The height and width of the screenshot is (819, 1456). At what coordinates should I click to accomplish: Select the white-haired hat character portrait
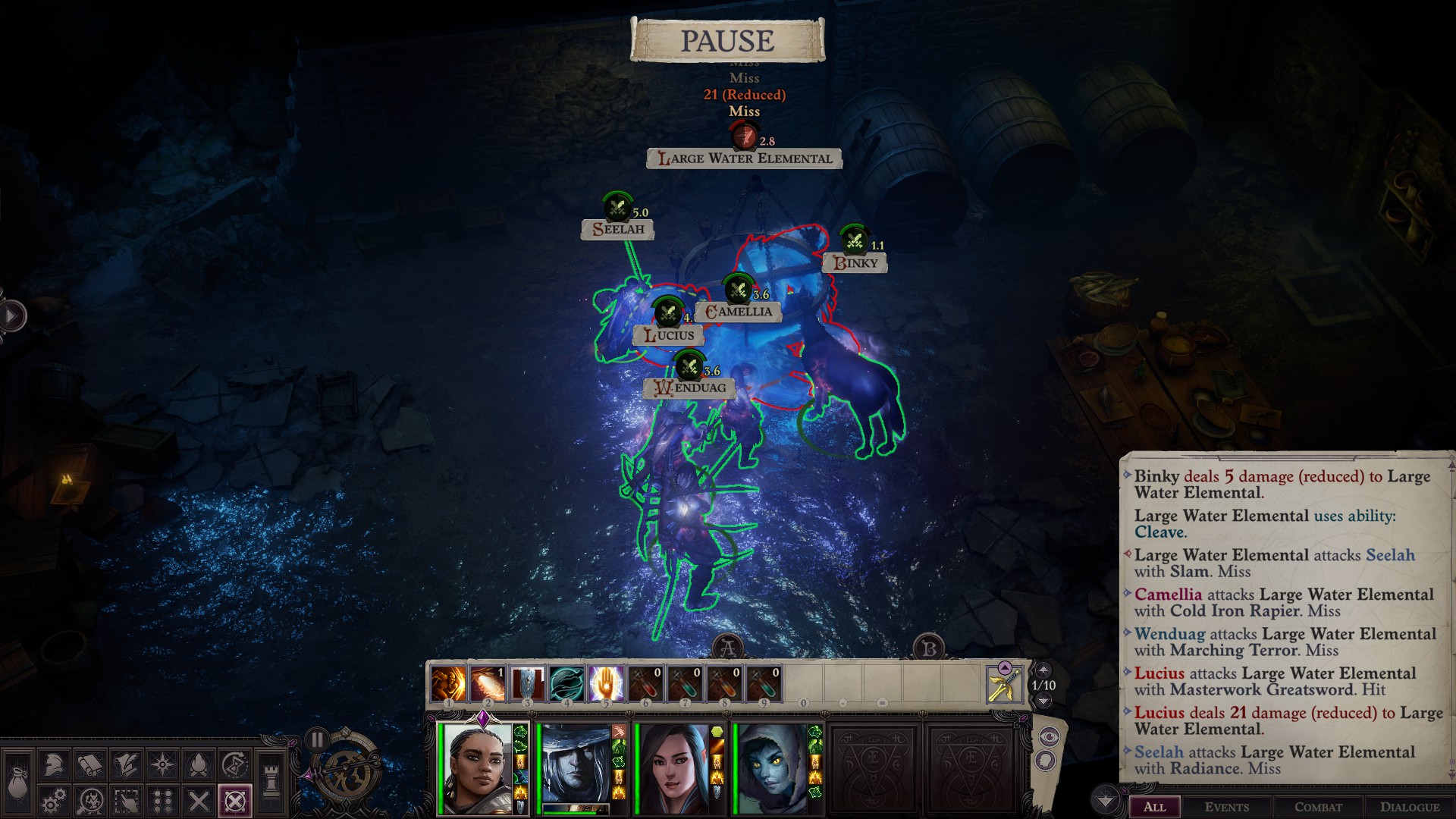pyautogui.click(x=578, y=766)
